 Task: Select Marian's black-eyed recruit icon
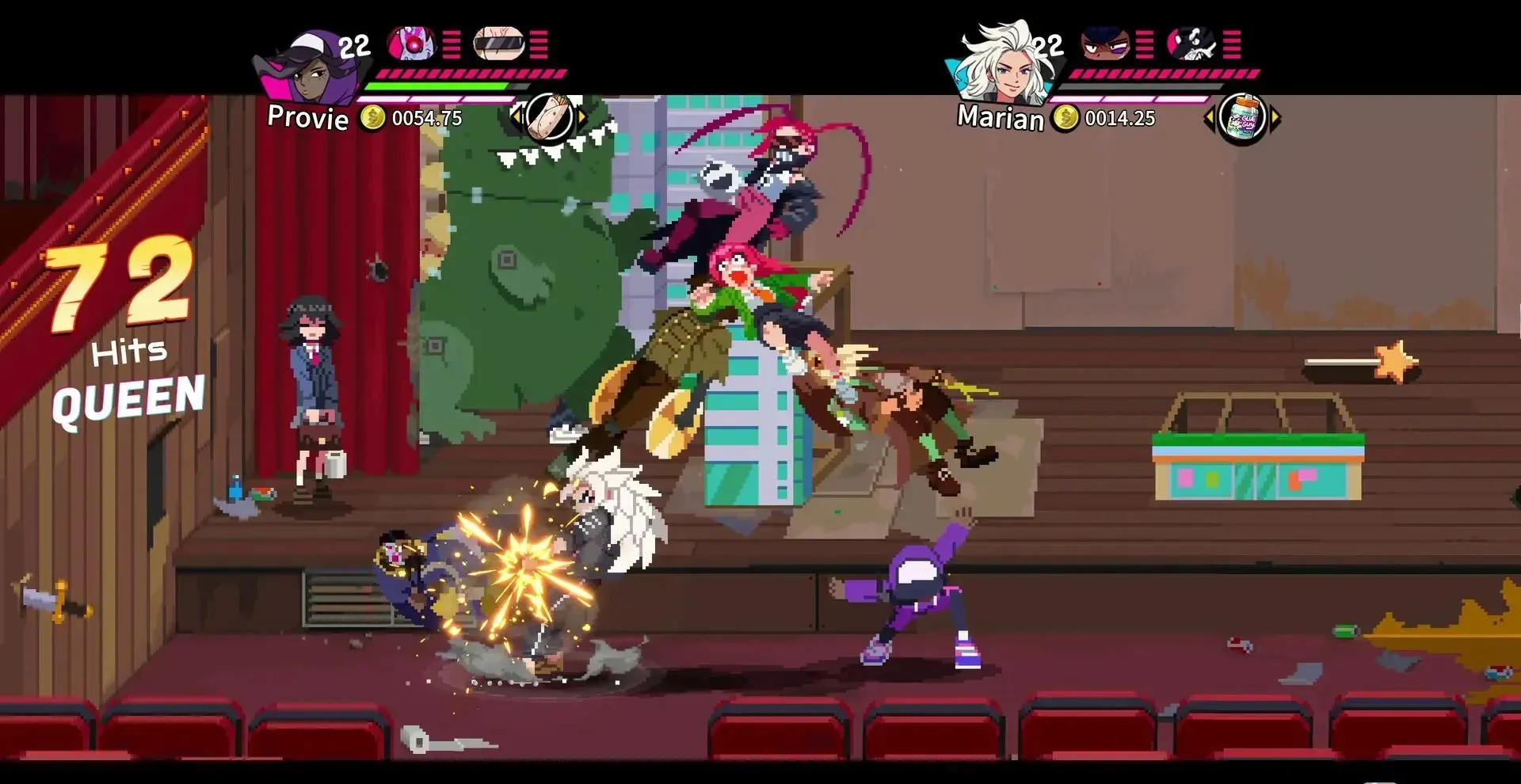pos(1105,44)
